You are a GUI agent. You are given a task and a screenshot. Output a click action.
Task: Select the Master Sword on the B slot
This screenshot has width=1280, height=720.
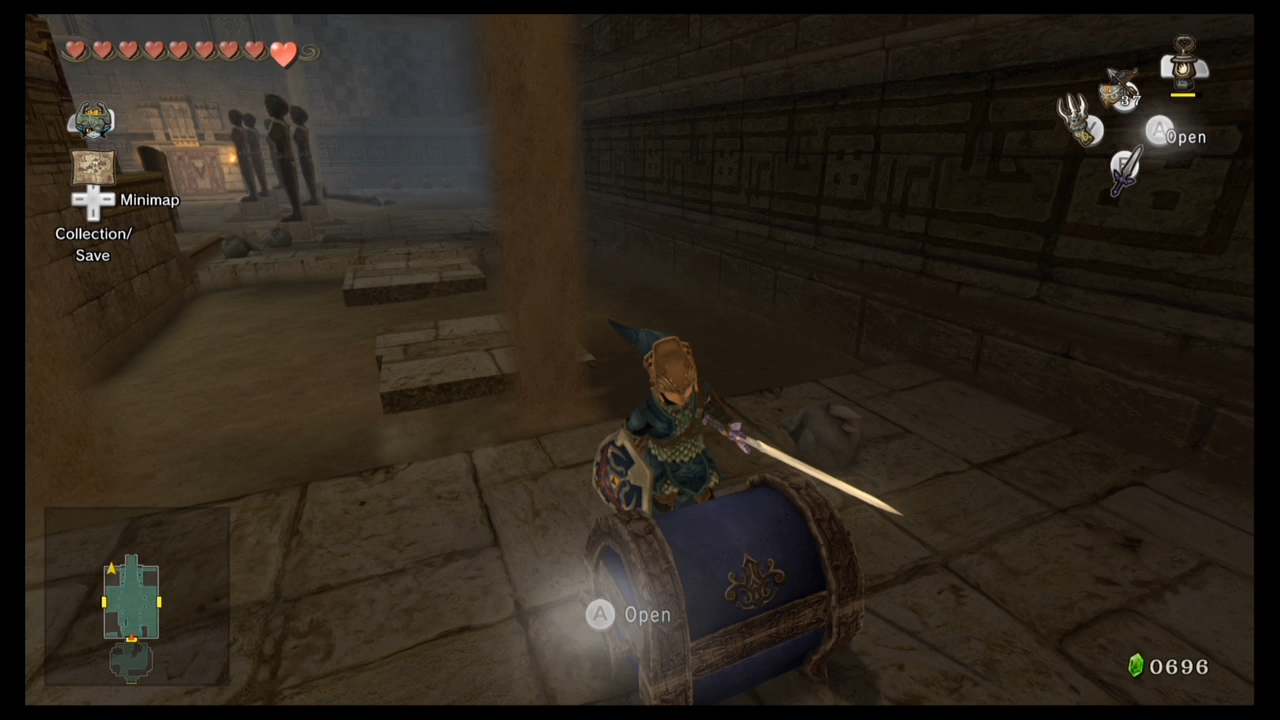pos(1124,172)
